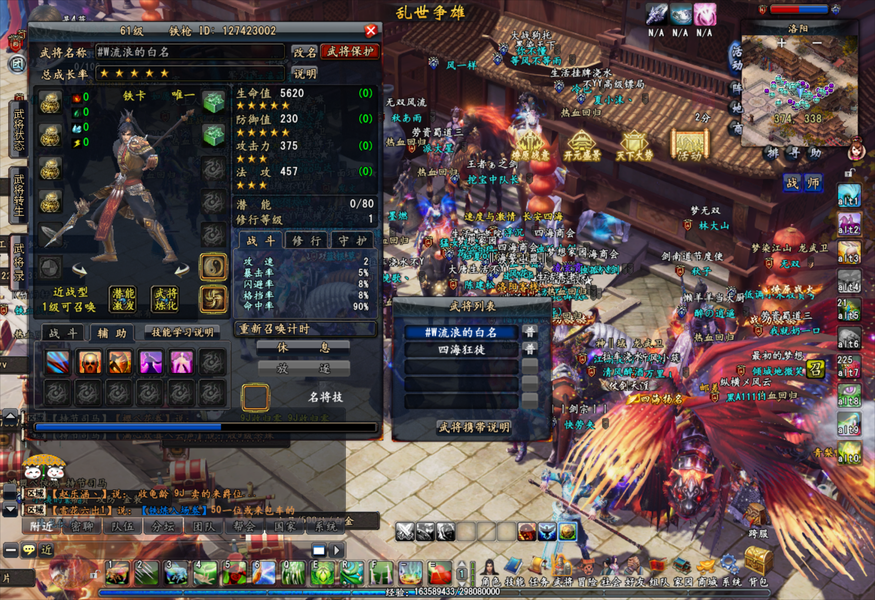The image size is (875, 600).
Task: Open 武将保护 general protection
Action: [350, 52]
